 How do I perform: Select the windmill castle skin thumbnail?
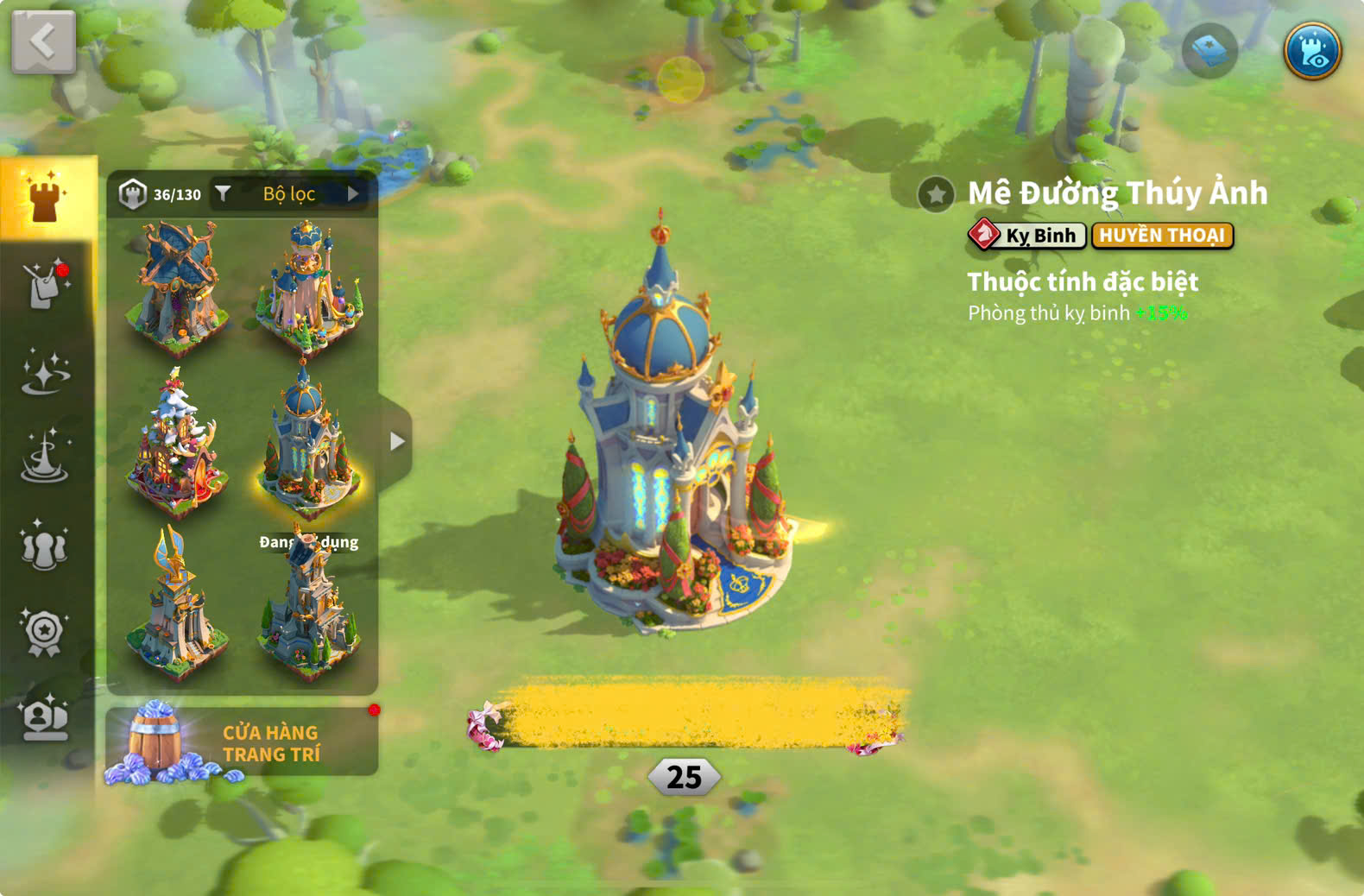[178, 285]
